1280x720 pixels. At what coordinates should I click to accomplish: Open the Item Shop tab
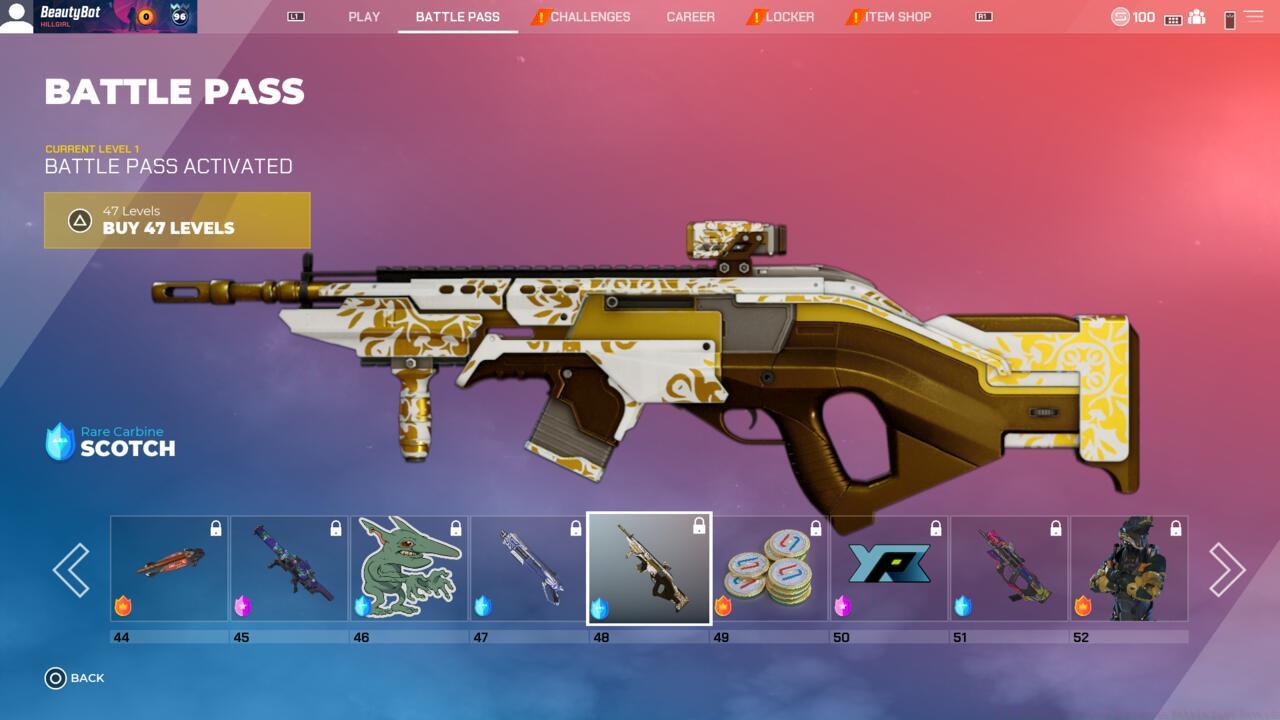(x=897, y=17)
